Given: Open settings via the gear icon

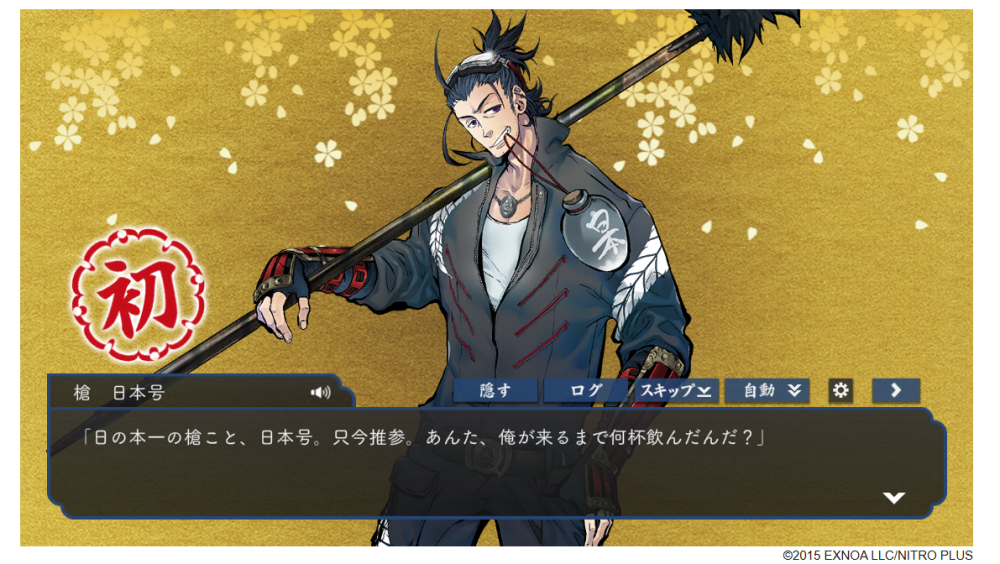Looking at the screenshot, I should 841,391.
